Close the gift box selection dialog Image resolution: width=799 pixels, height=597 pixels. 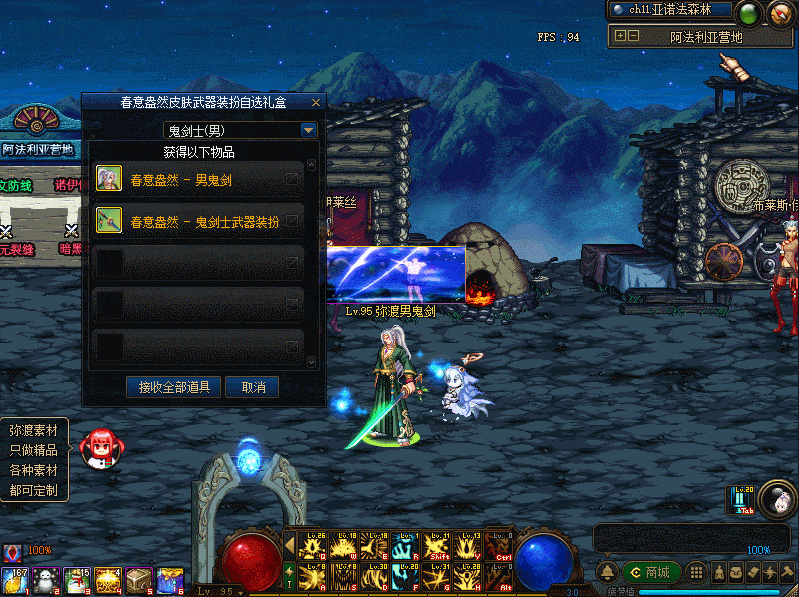[316, 102]
